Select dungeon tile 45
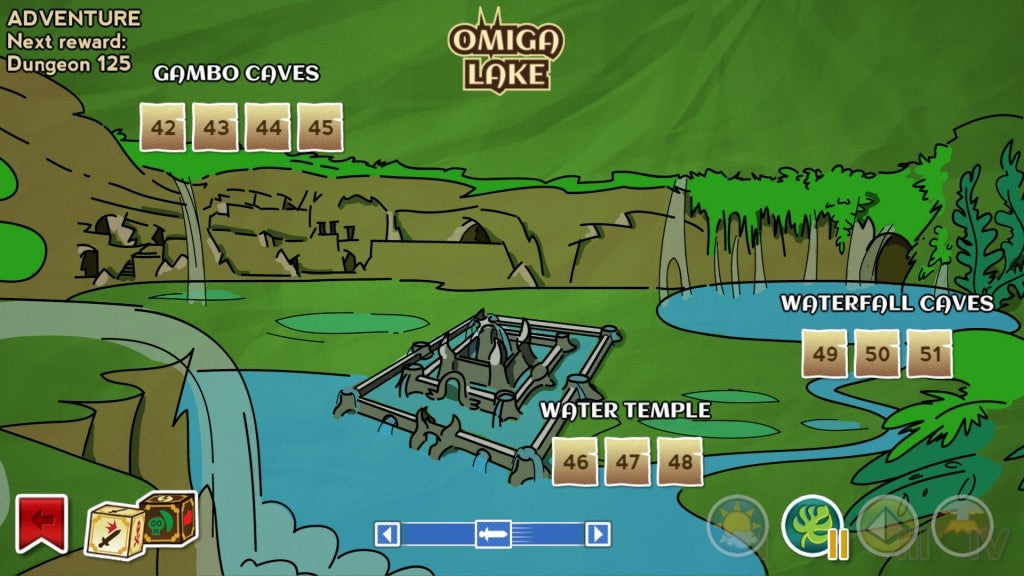Screen dimensions: 1024x576 click(x=320, y=128)
